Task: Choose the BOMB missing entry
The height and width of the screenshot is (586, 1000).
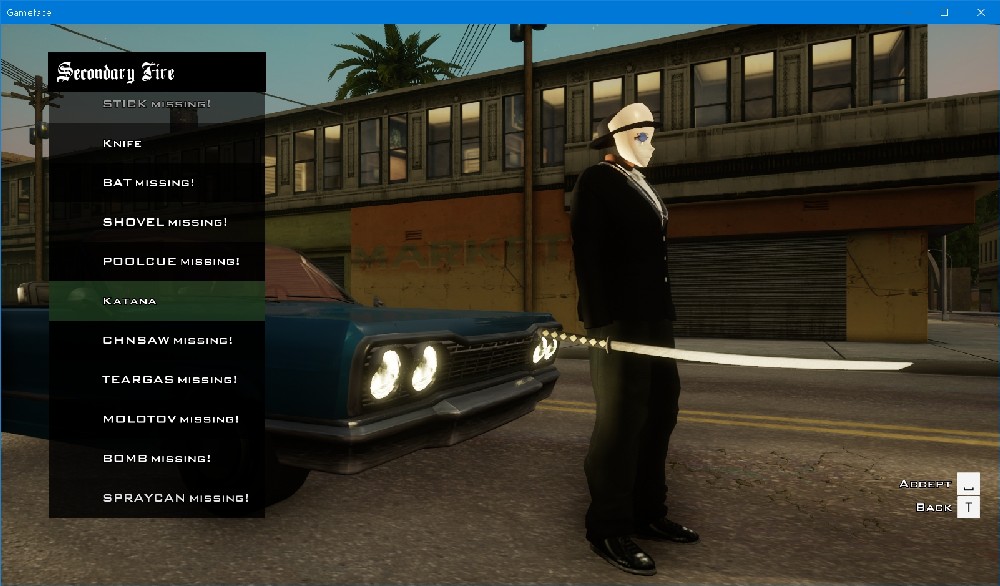Action: (x=157, y=458)
